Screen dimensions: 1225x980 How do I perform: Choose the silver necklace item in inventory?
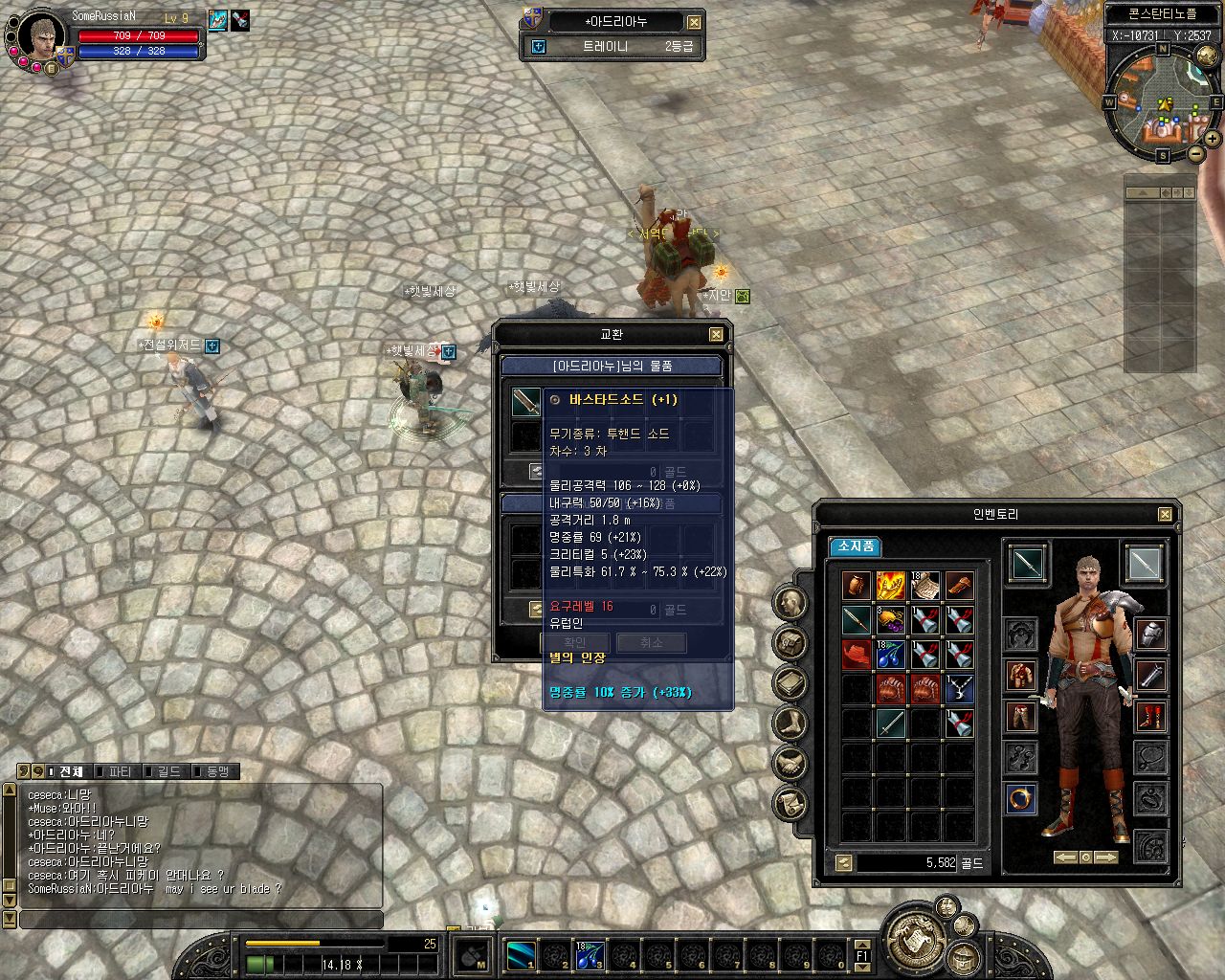coord(958,688)
